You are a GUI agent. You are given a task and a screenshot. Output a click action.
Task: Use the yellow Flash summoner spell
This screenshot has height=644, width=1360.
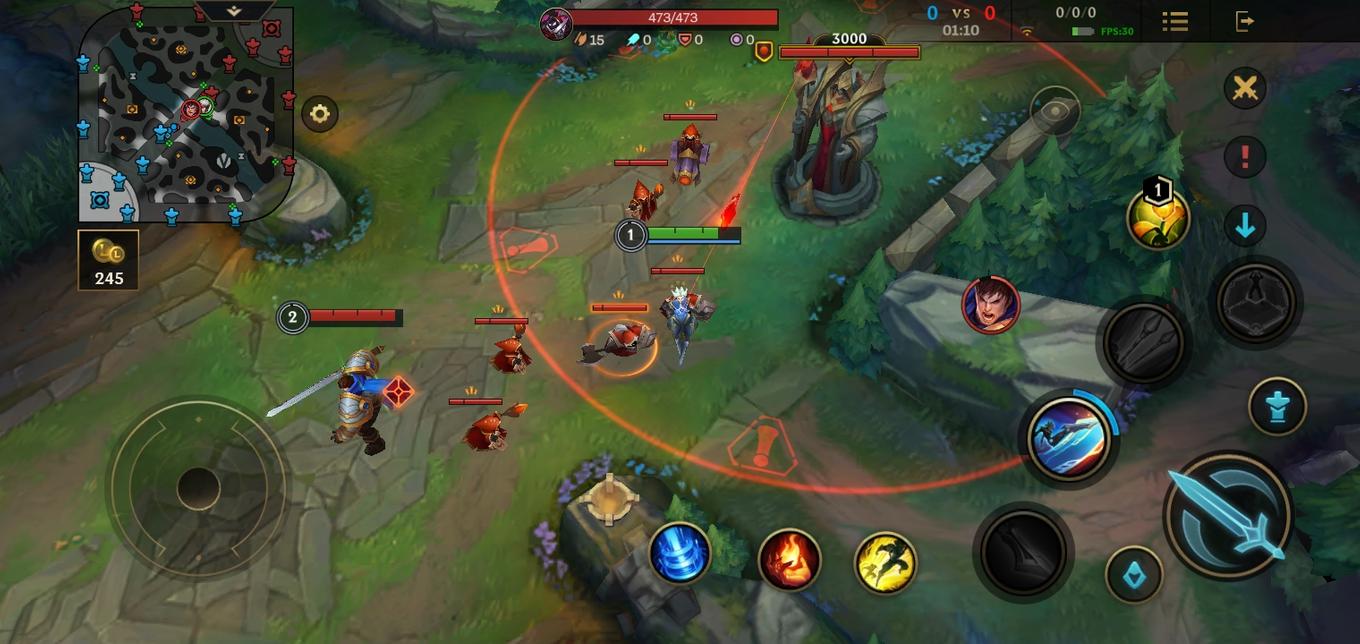(886, 562)
